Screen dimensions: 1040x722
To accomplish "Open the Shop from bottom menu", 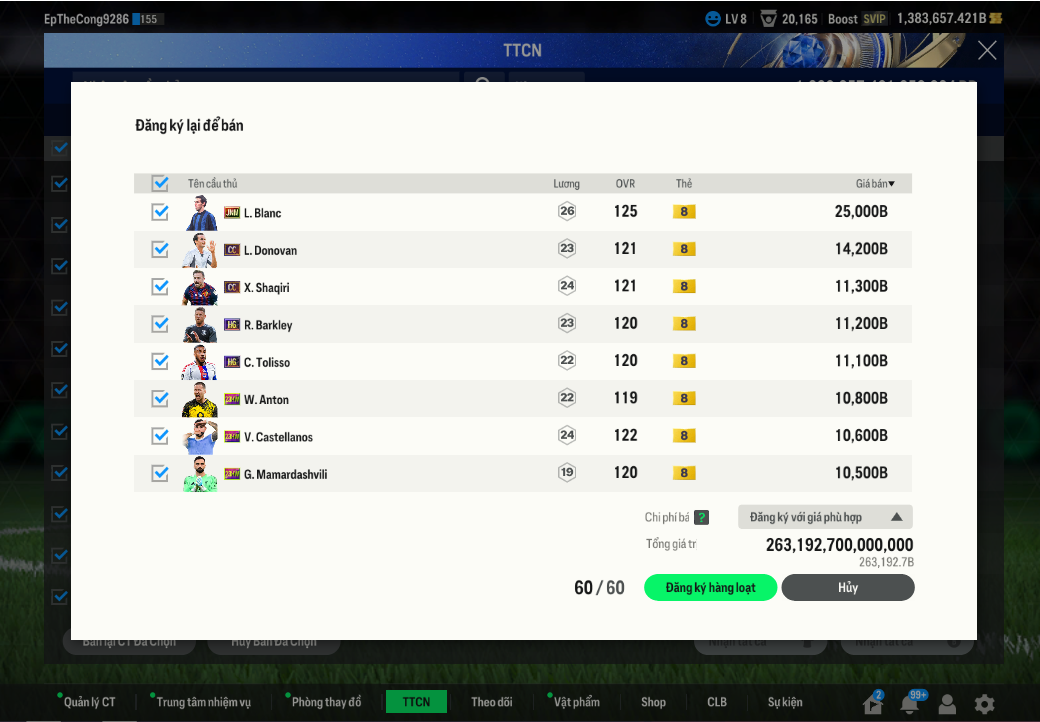I will [x=653, y=702].
